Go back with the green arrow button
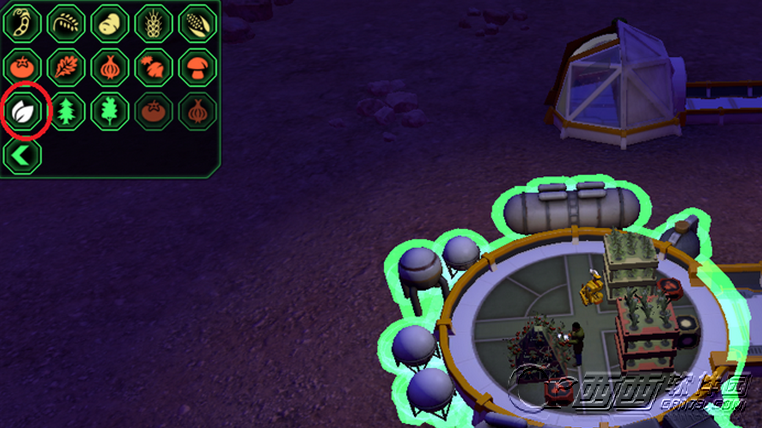 pyautogui.click(x=21, y=155)
